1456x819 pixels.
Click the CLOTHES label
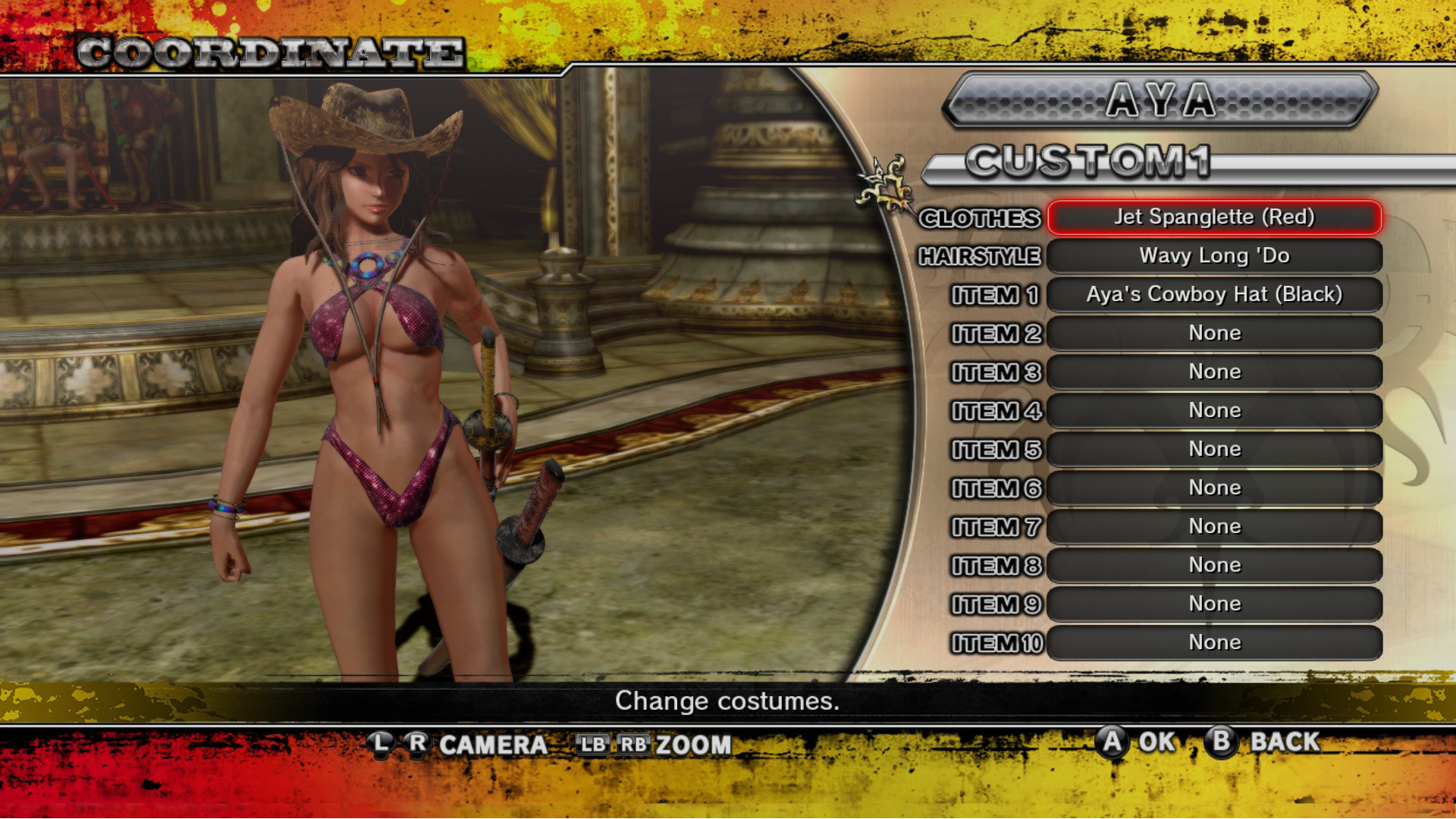pos(982,218)
